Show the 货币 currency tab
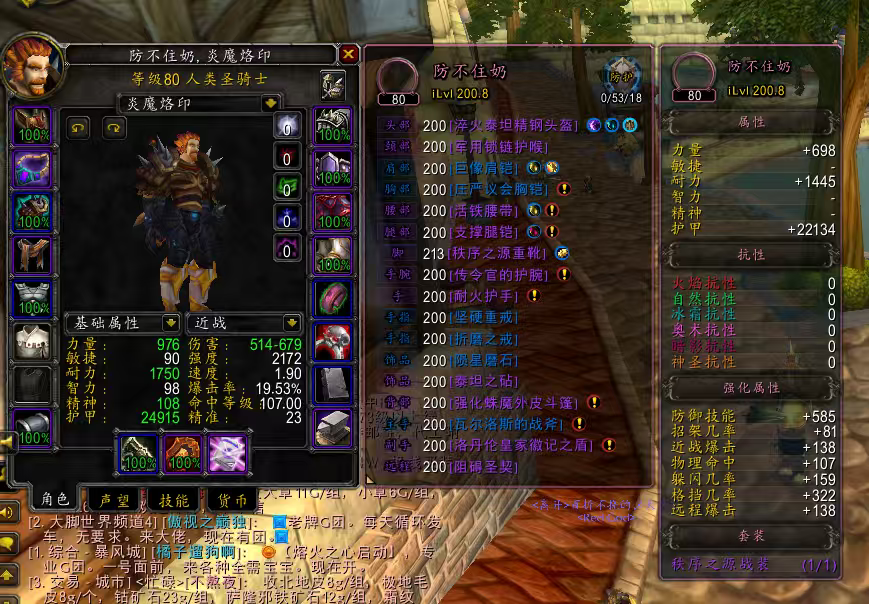 (232, 500)
